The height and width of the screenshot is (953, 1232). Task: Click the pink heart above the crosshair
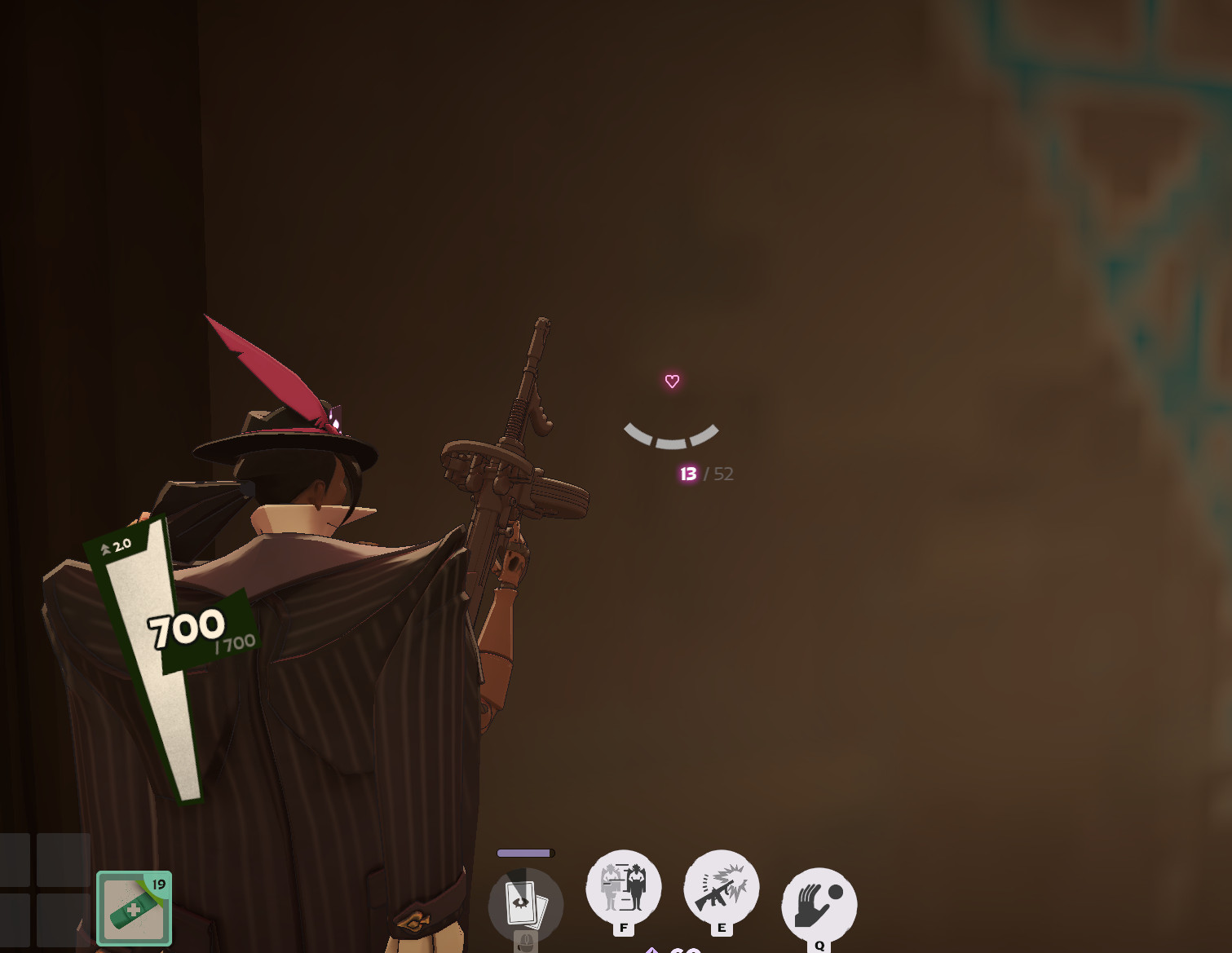pyautogui.click(x=671, y=380)
